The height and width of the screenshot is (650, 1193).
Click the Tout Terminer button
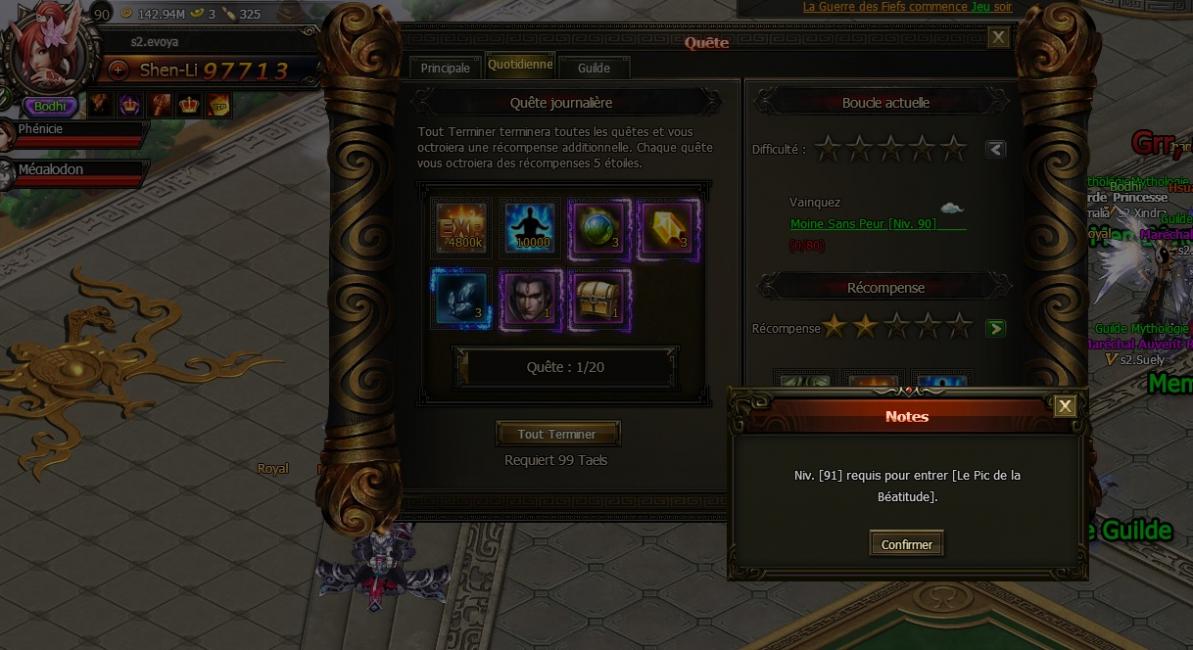557,434
